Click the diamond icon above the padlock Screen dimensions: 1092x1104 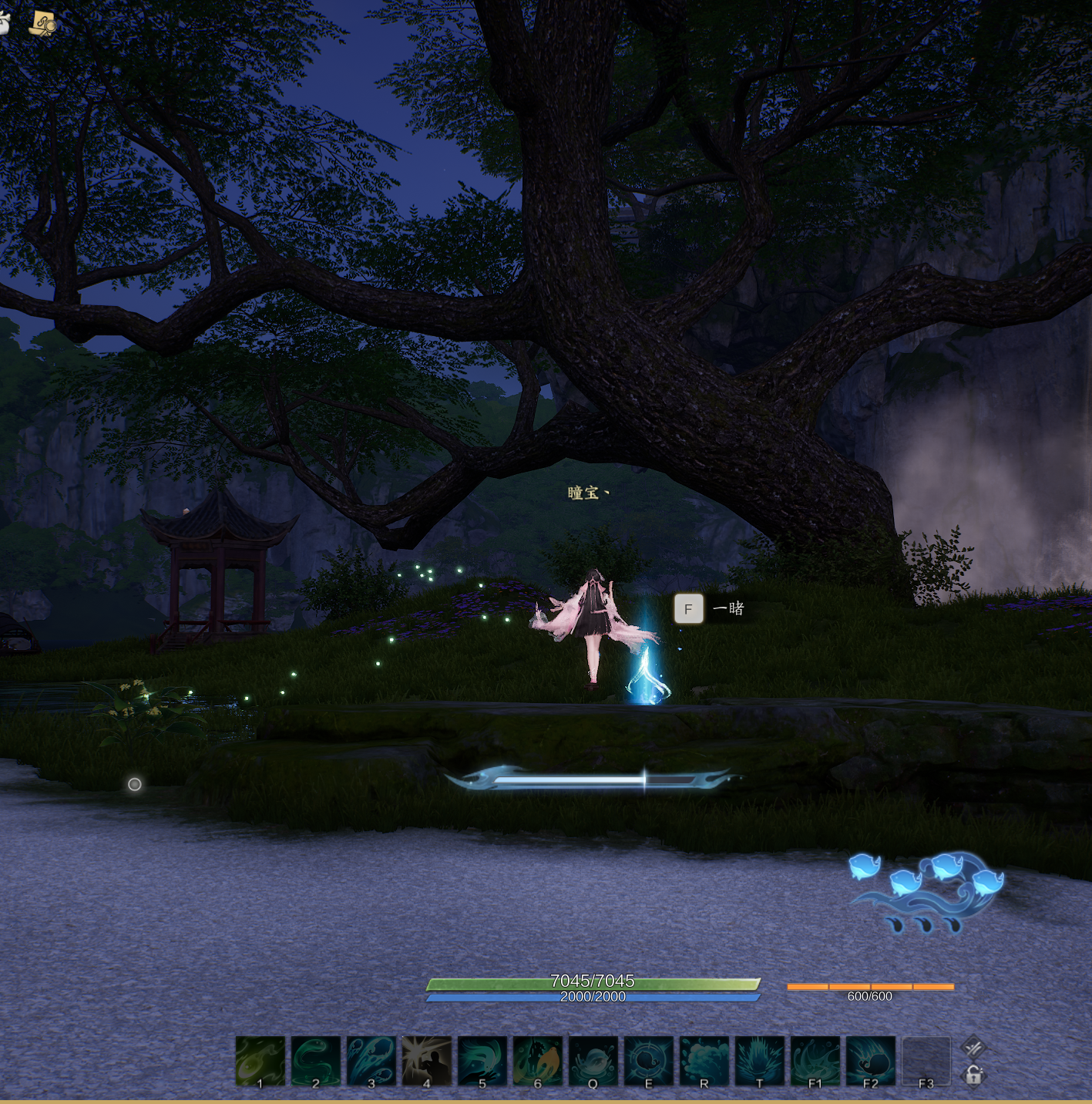(x=974, y=1047)
